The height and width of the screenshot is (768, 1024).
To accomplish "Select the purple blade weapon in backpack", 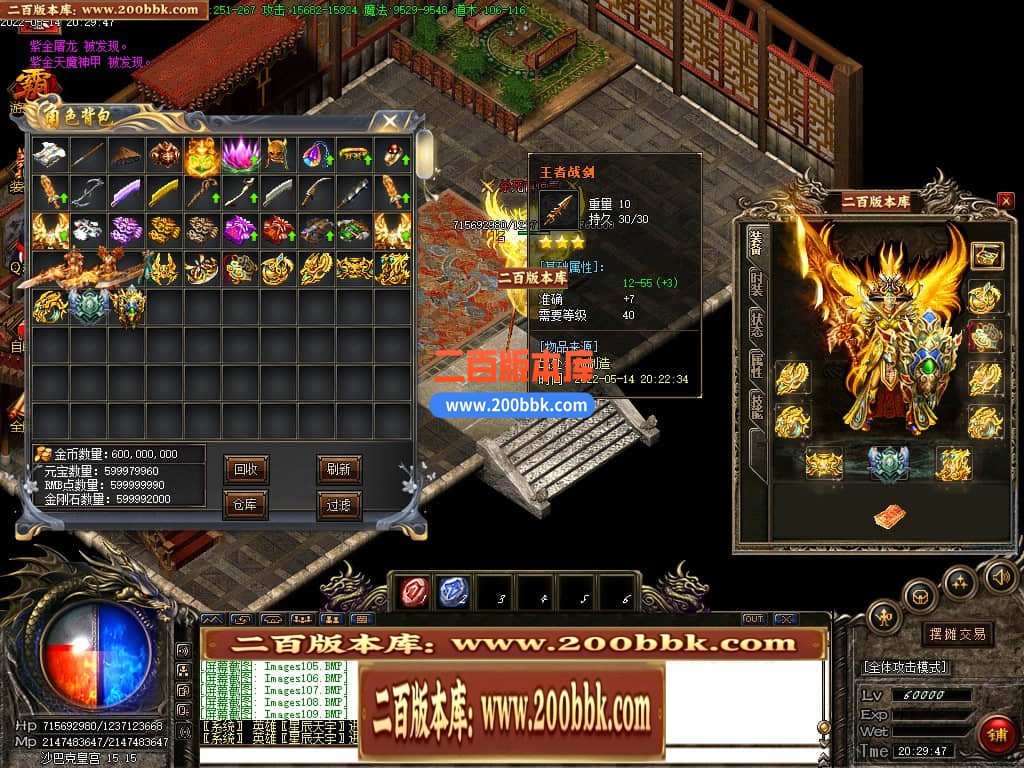I will 126,192.
